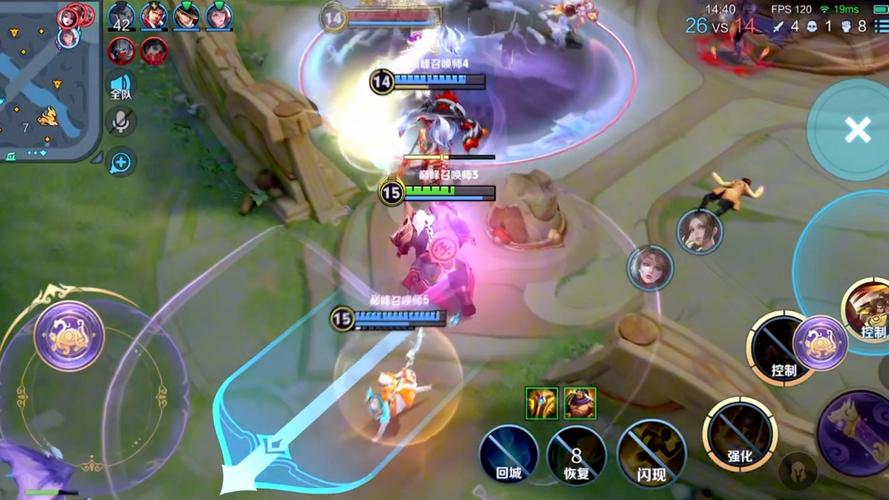Use the 回城 recall spell

pos(508,452)
